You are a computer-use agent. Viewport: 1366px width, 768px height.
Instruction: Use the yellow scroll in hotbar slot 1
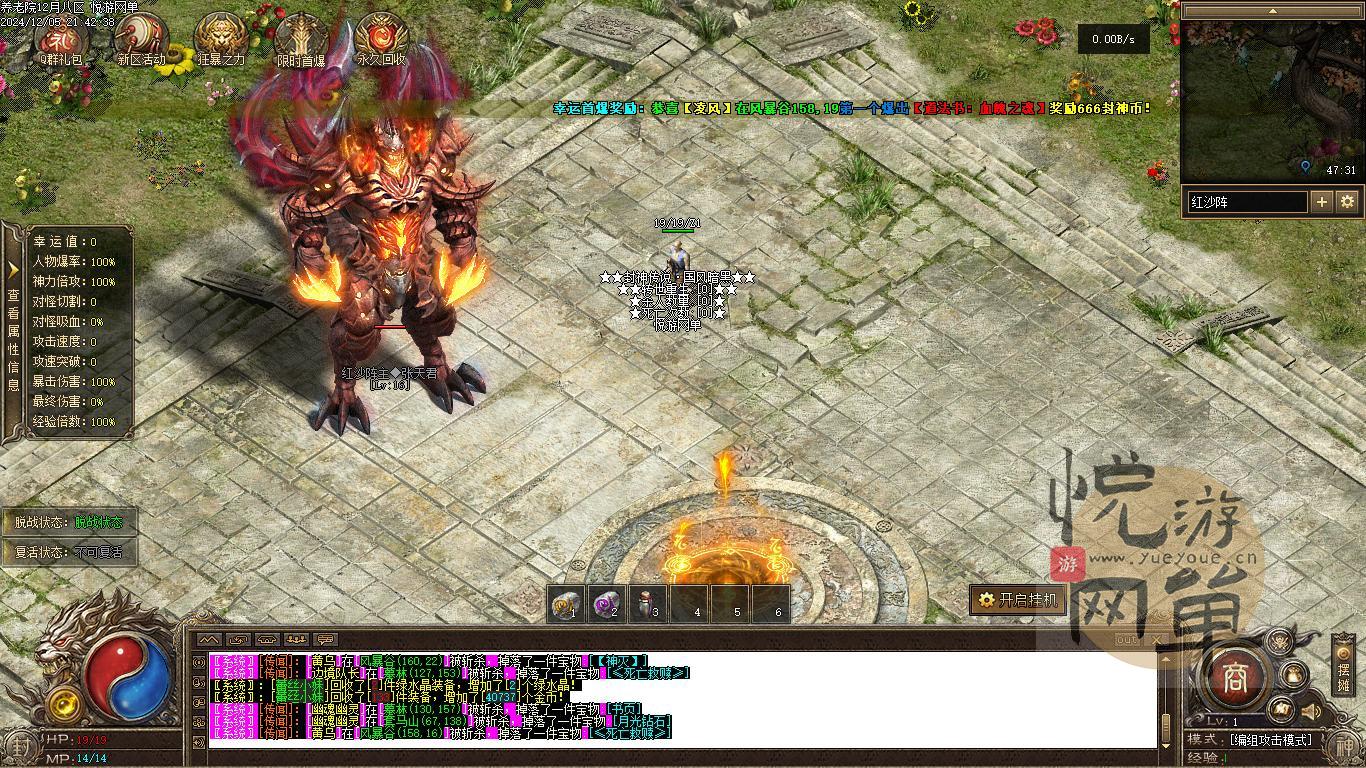coord(567,604)
